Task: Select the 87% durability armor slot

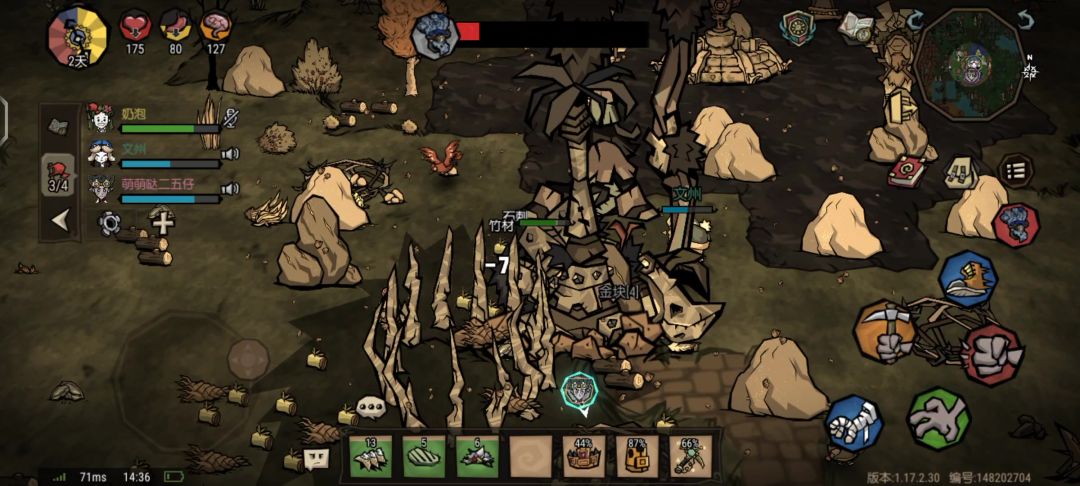Action: click(637, 456)
